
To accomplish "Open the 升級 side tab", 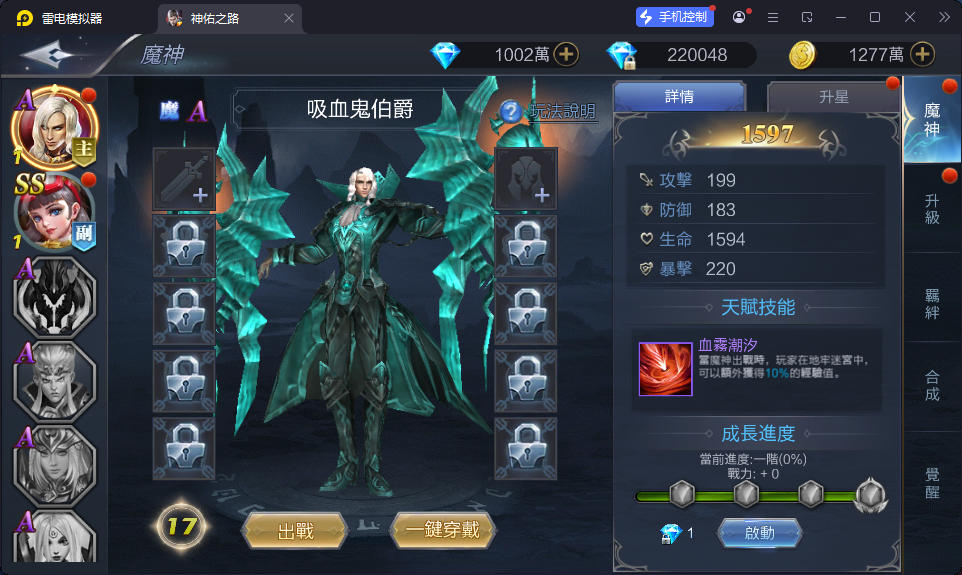I will (932, 209).
